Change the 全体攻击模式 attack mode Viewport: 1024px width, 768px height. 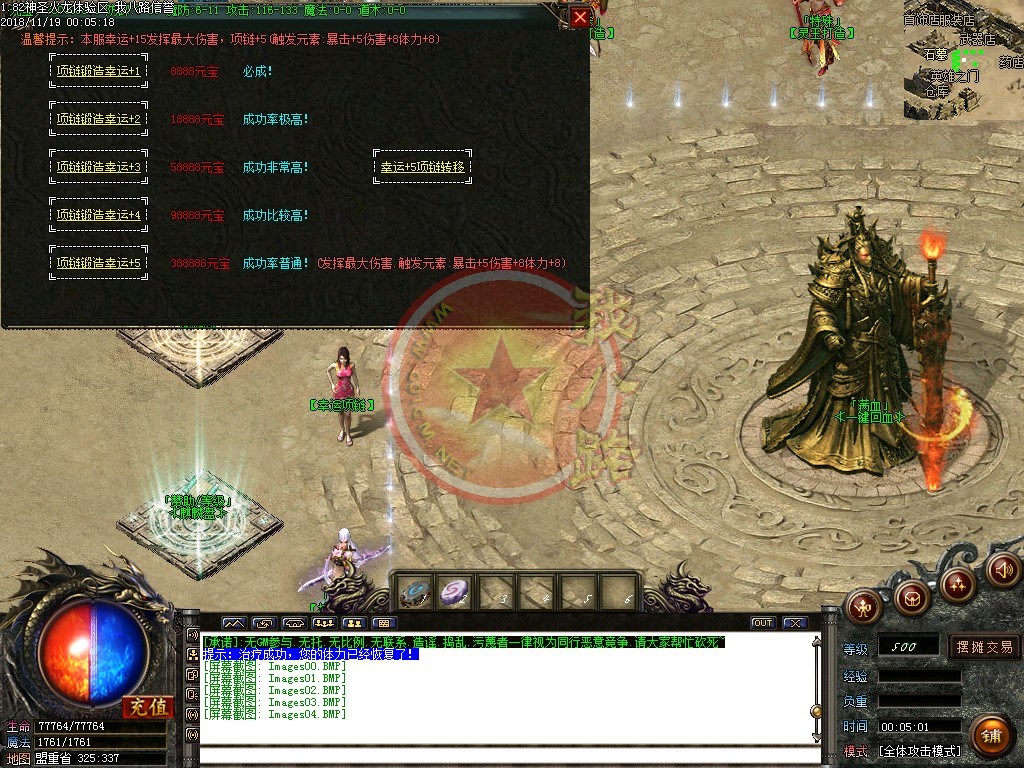(x=919, y=751)
